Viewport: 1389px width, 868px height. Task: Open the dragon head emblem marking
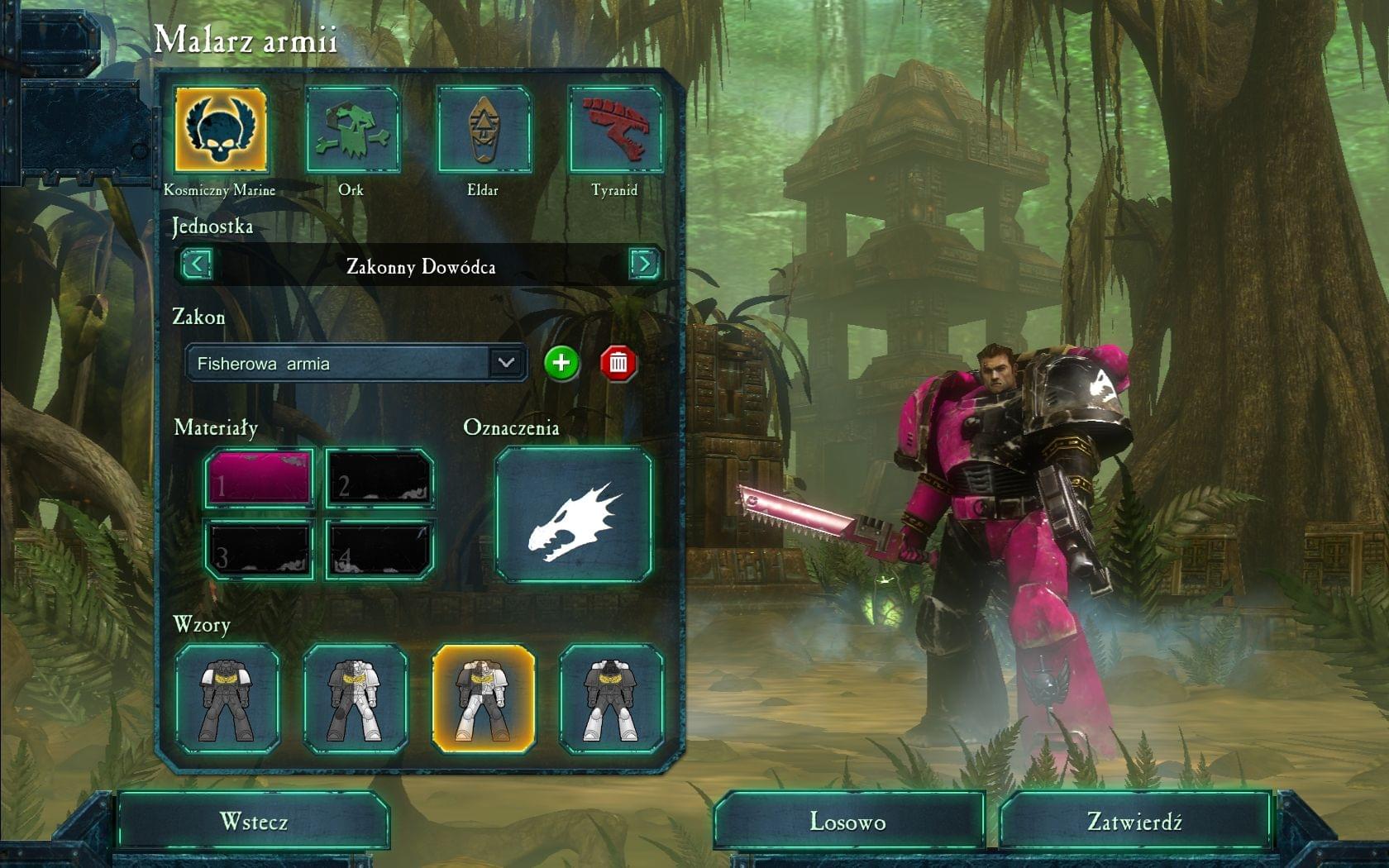point(573,515)
